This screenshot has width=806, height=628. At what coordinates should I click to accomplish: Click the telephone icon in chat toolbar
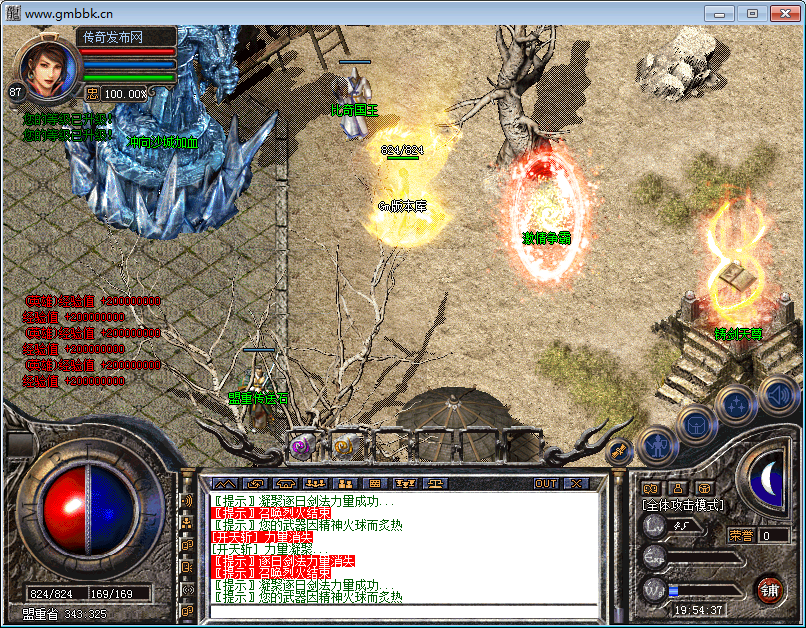tap(285, 483)
